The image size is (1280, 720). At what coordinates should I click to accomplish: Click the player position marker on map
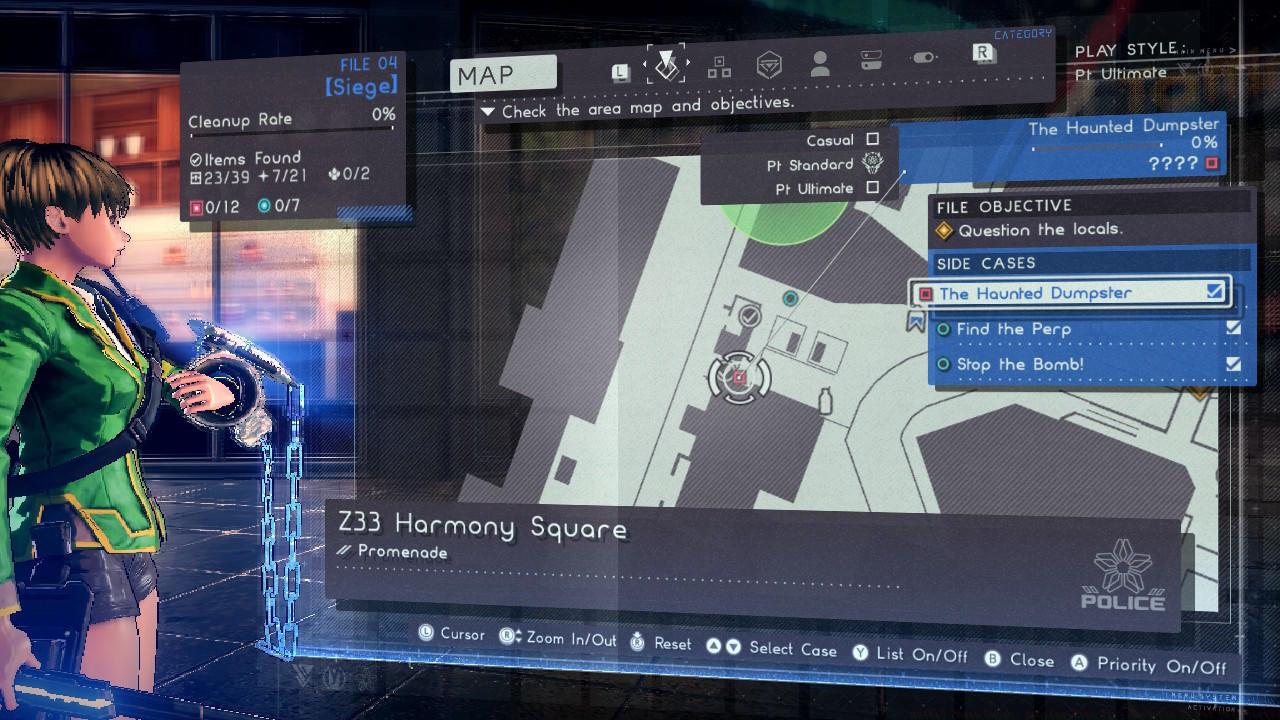coord(737,375)
